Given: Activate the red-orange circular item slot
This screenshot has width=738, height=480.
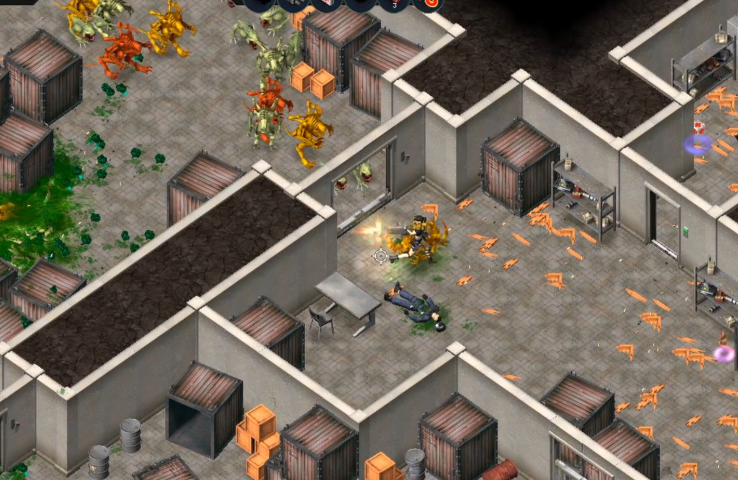Looking at the screenshot, I should click(x=430, y=3).
